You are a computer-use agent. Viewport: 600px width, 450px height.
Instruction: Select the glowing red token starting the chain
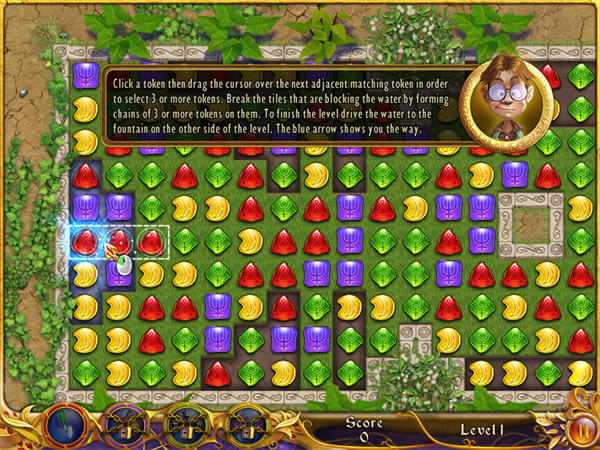[x=86, y=241]
